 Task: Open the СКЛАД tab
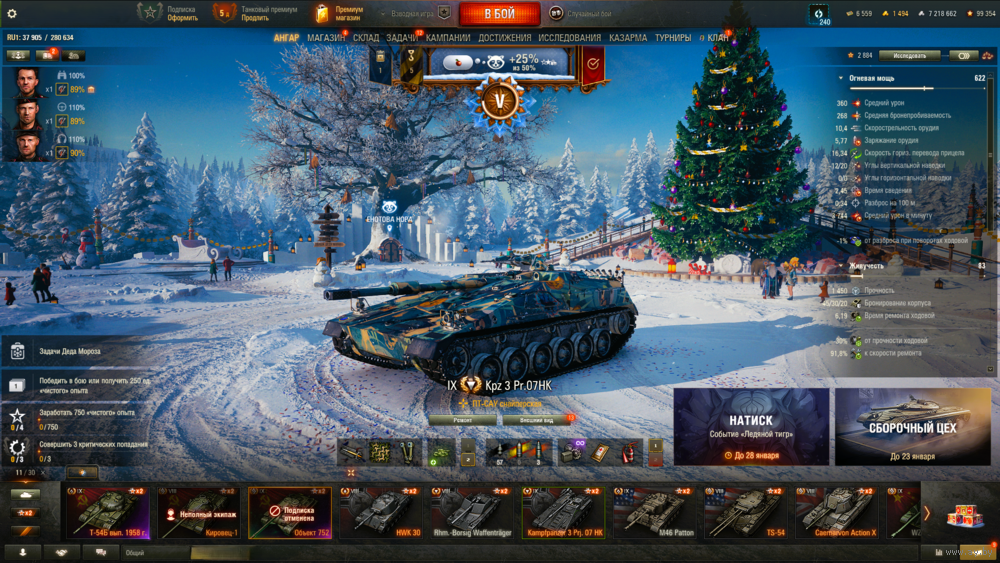point(366,38)
